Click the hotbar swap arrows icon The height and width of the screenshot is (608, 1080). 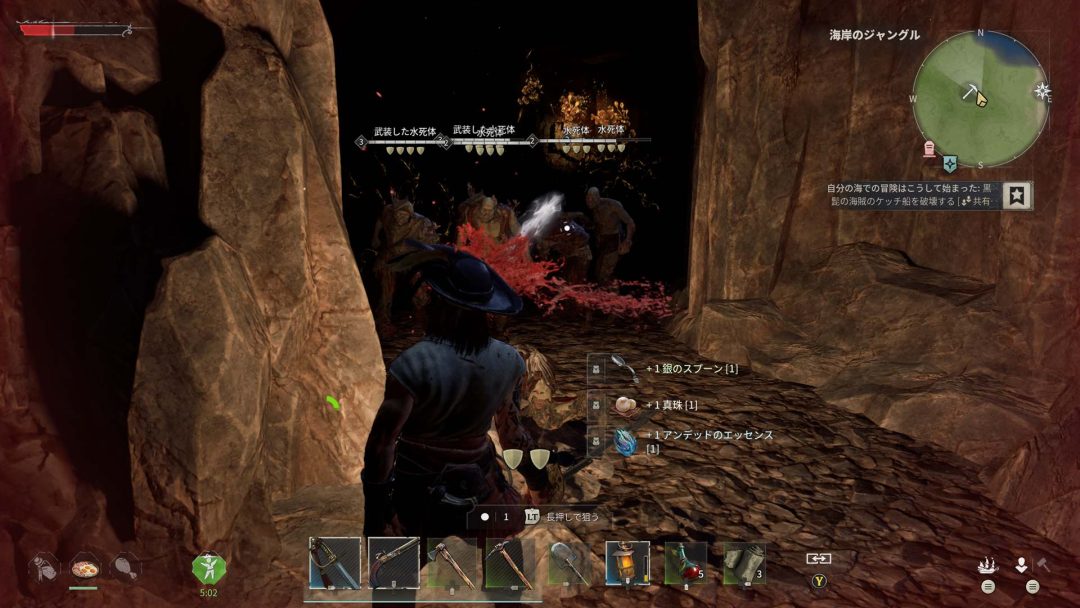[x=819, y=558]
